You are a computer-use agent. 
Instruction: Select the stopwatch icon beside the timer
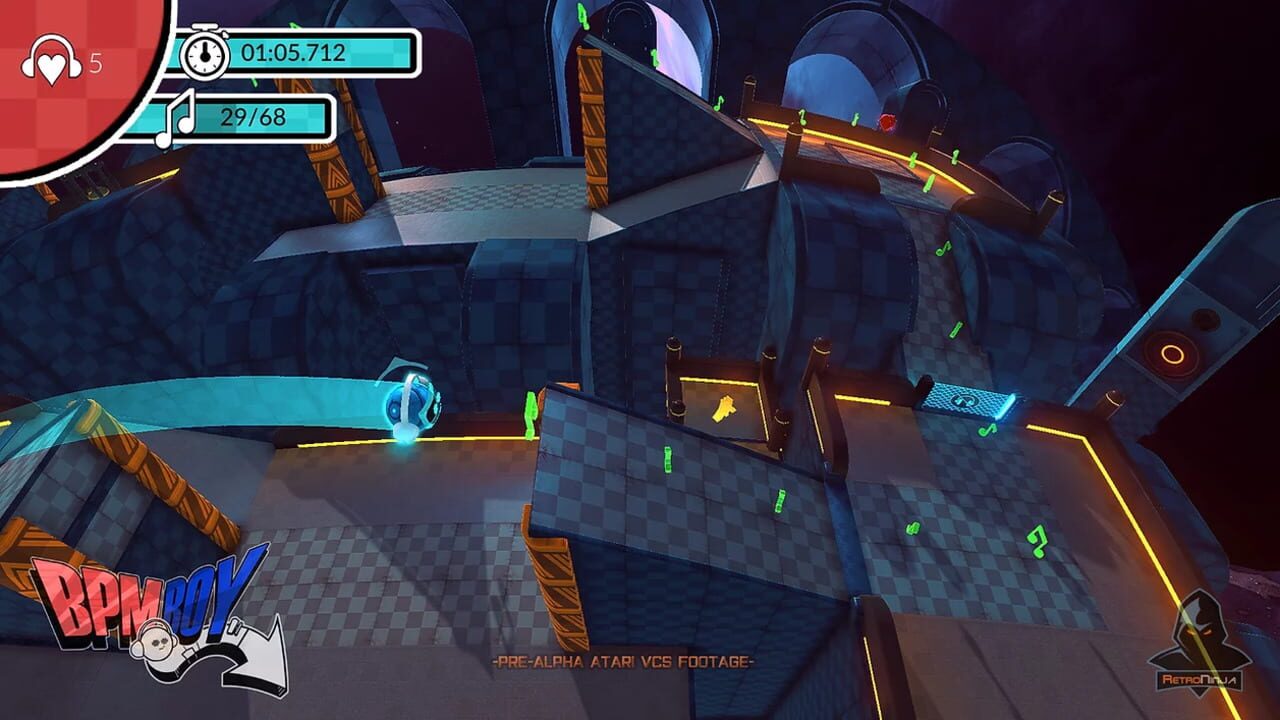(205, 55)
